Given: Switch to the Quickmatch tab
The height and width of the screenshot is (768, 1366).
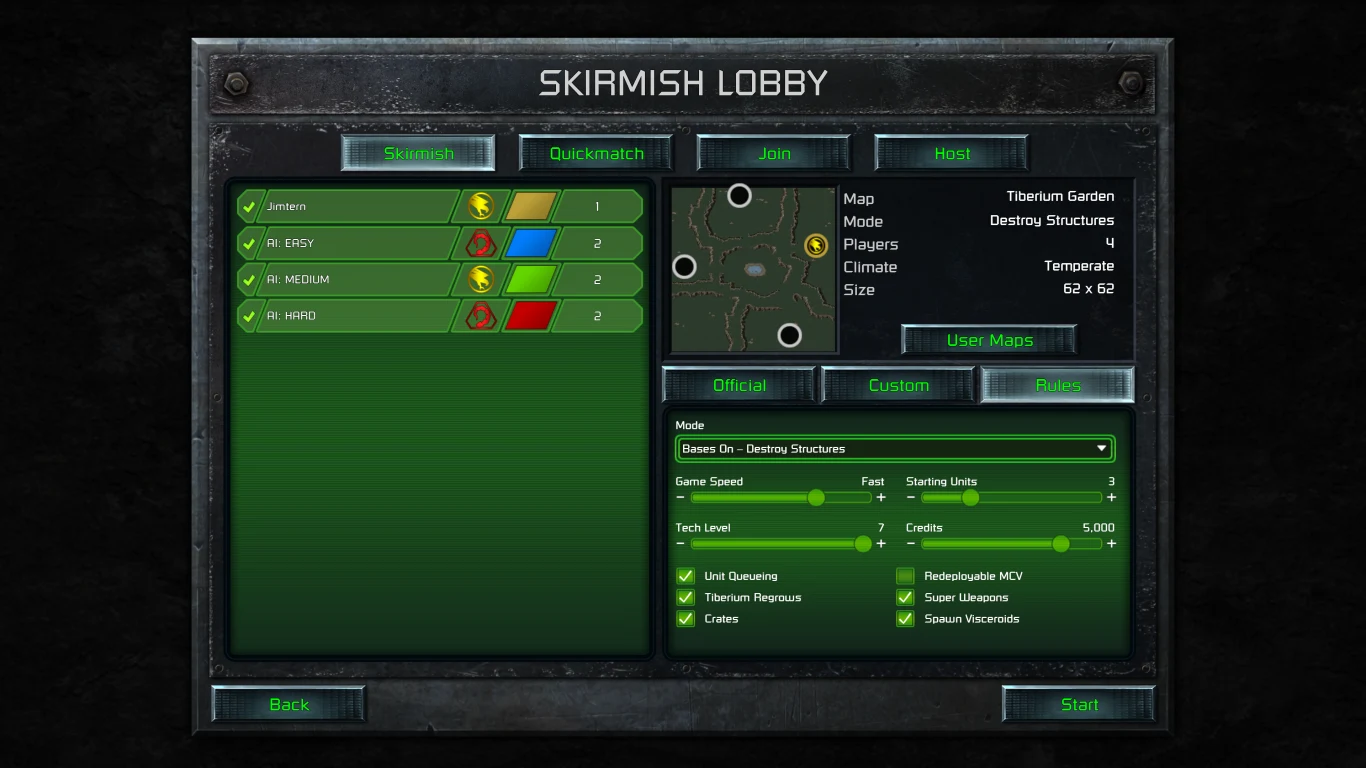Looking at the screenshot, I should click(x=595, y=153).
